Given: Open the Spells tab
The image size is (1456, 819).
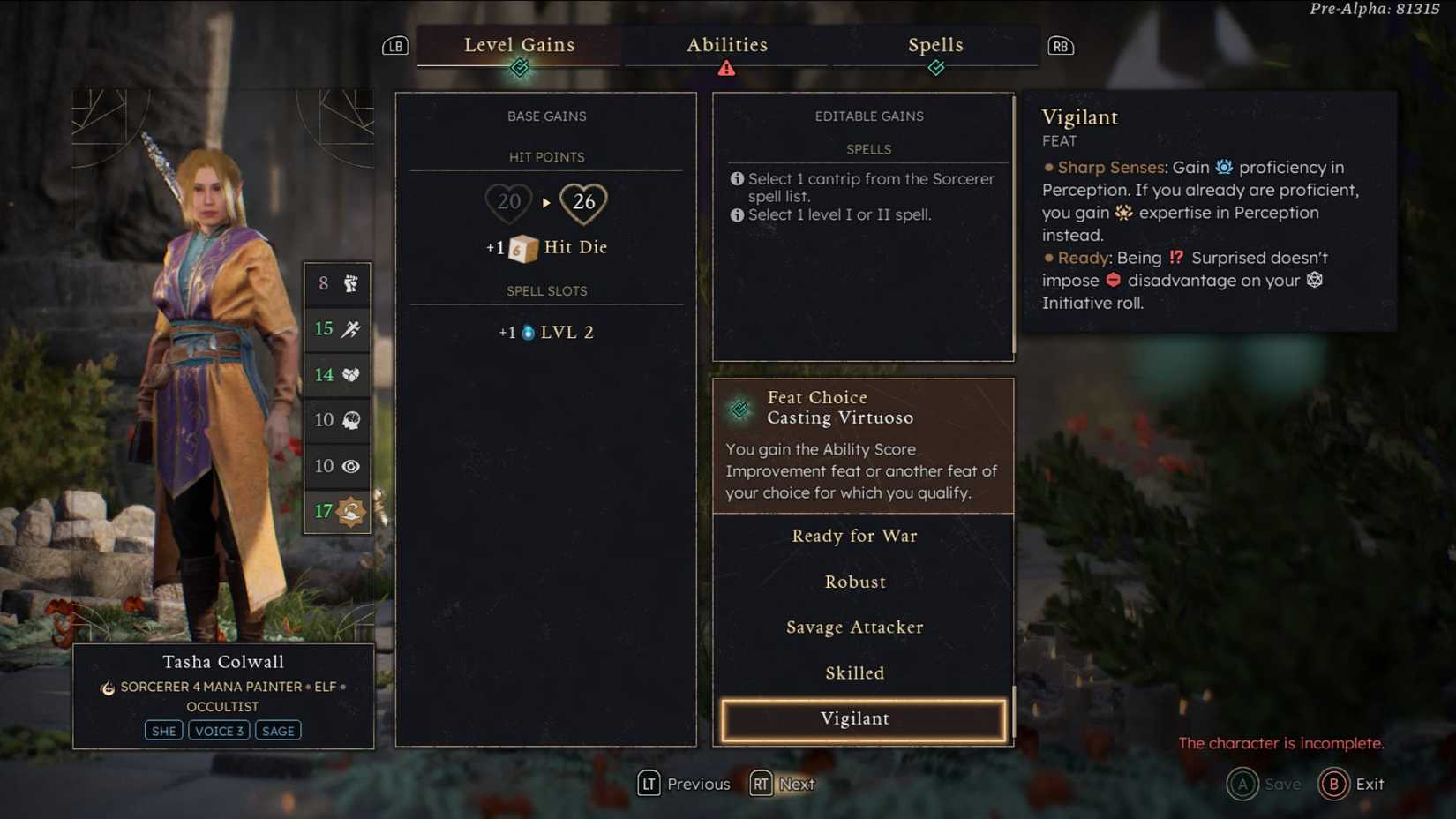Looking at the screenshot, I should pyautogui.click(x=935, y=45).
